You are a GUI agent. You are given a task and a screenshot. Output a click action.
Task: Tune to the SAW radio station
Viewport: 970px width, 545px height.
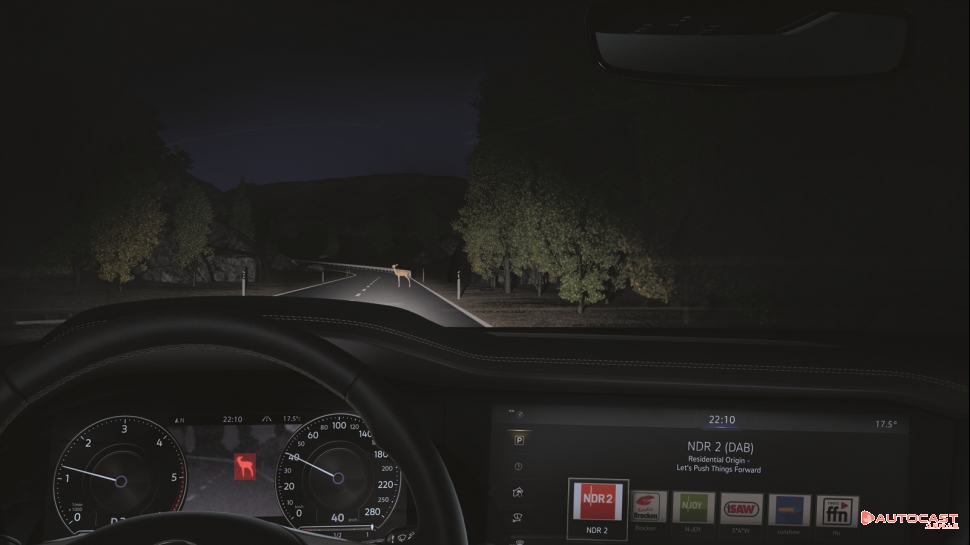[x=741, y=509]
